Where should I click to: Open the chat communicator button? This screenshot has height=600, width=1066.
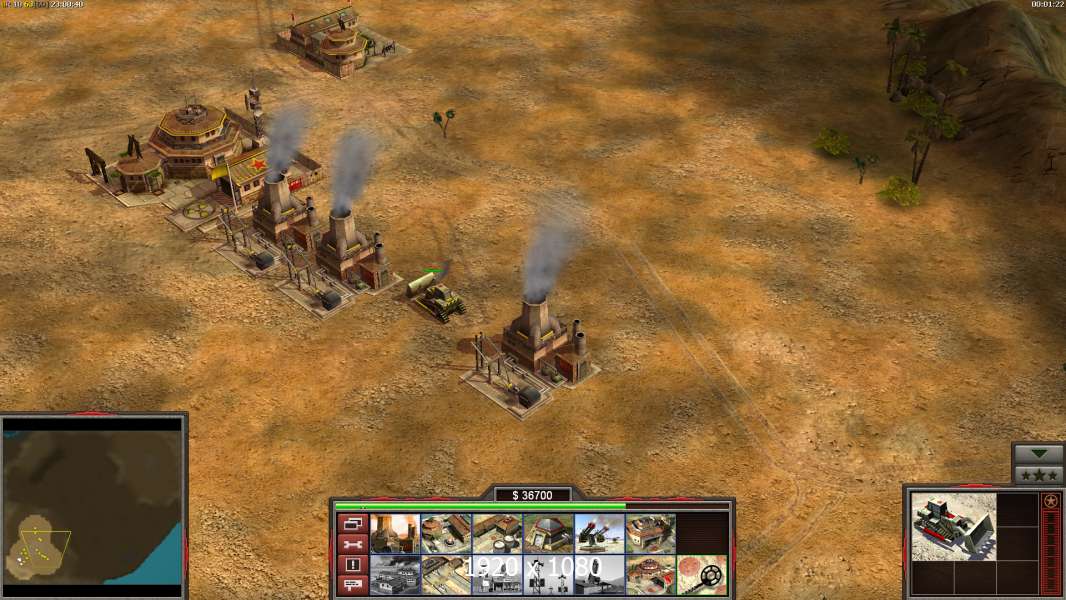pyautogui.click(x=351, y=584)
